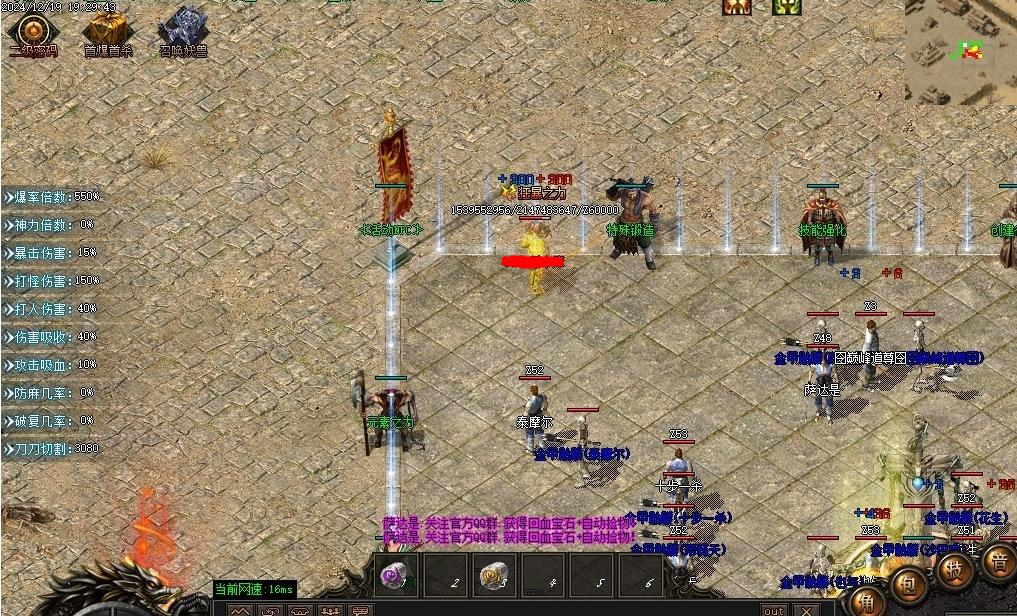Screen dimensions: 1017x616
Task: Open the 首爆首杀 golden gift box
Action: click(x=103, y=30)
